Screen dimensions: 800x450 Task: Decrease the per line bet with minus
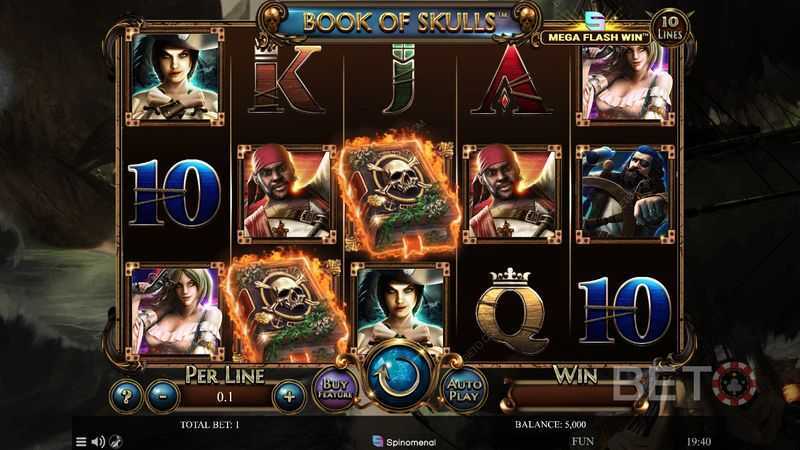[x=162, y=395]
